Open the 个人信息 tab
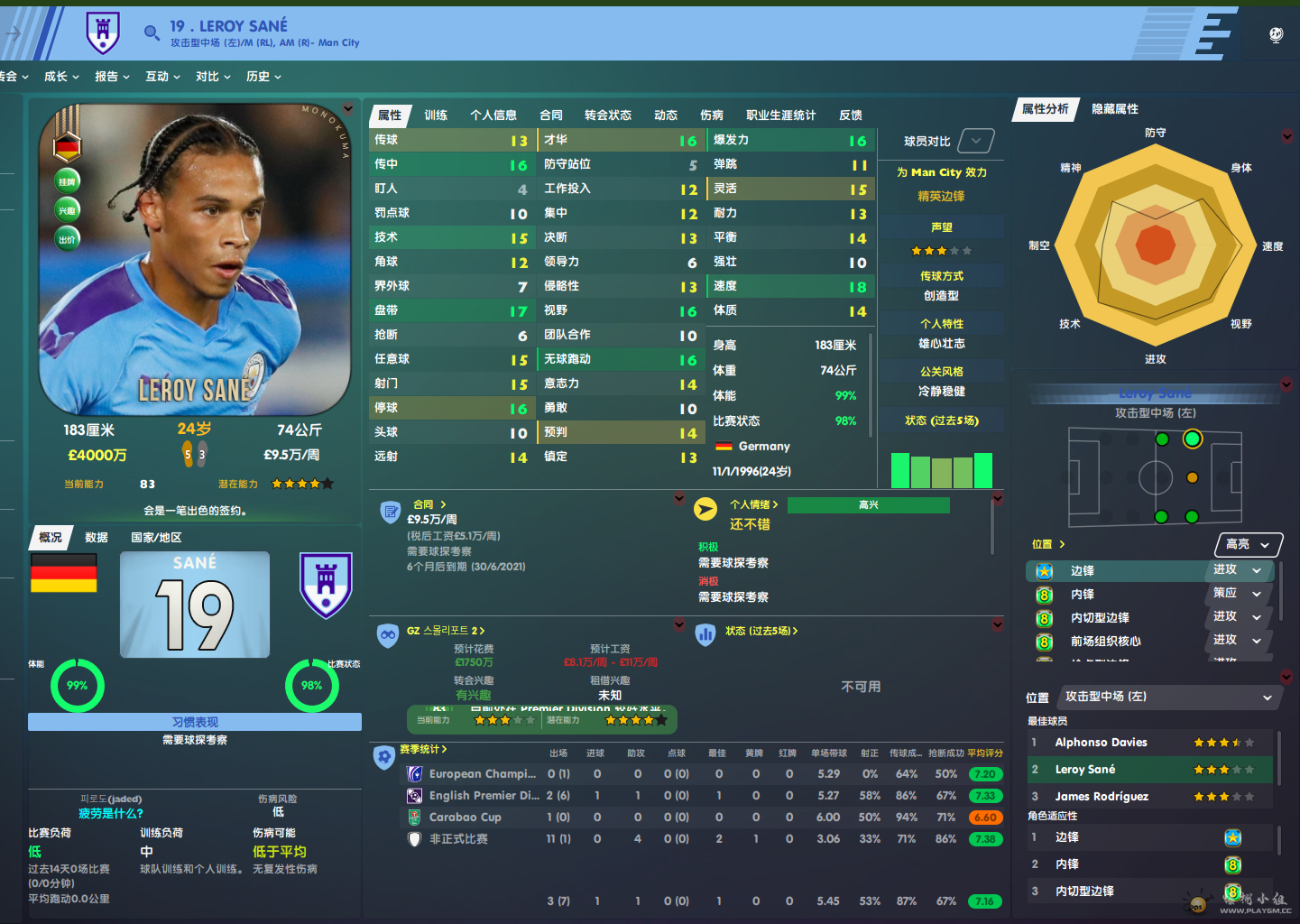 tap(493, 115)
